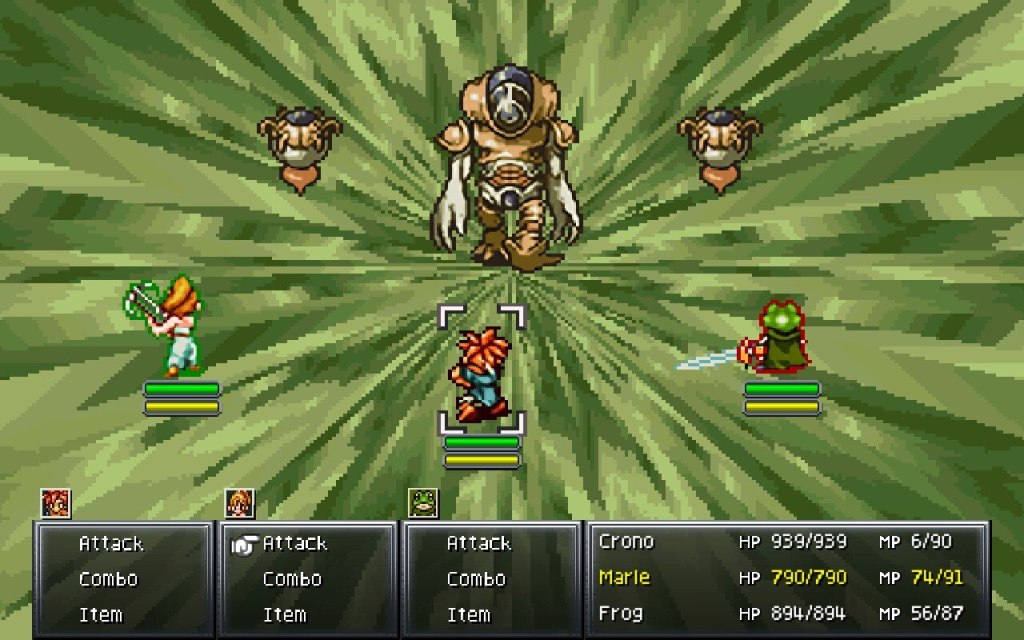The width and height of the screenshot is (1024, 640).
Task: Click Crono's portrait icon
Action: click(56, 503)
